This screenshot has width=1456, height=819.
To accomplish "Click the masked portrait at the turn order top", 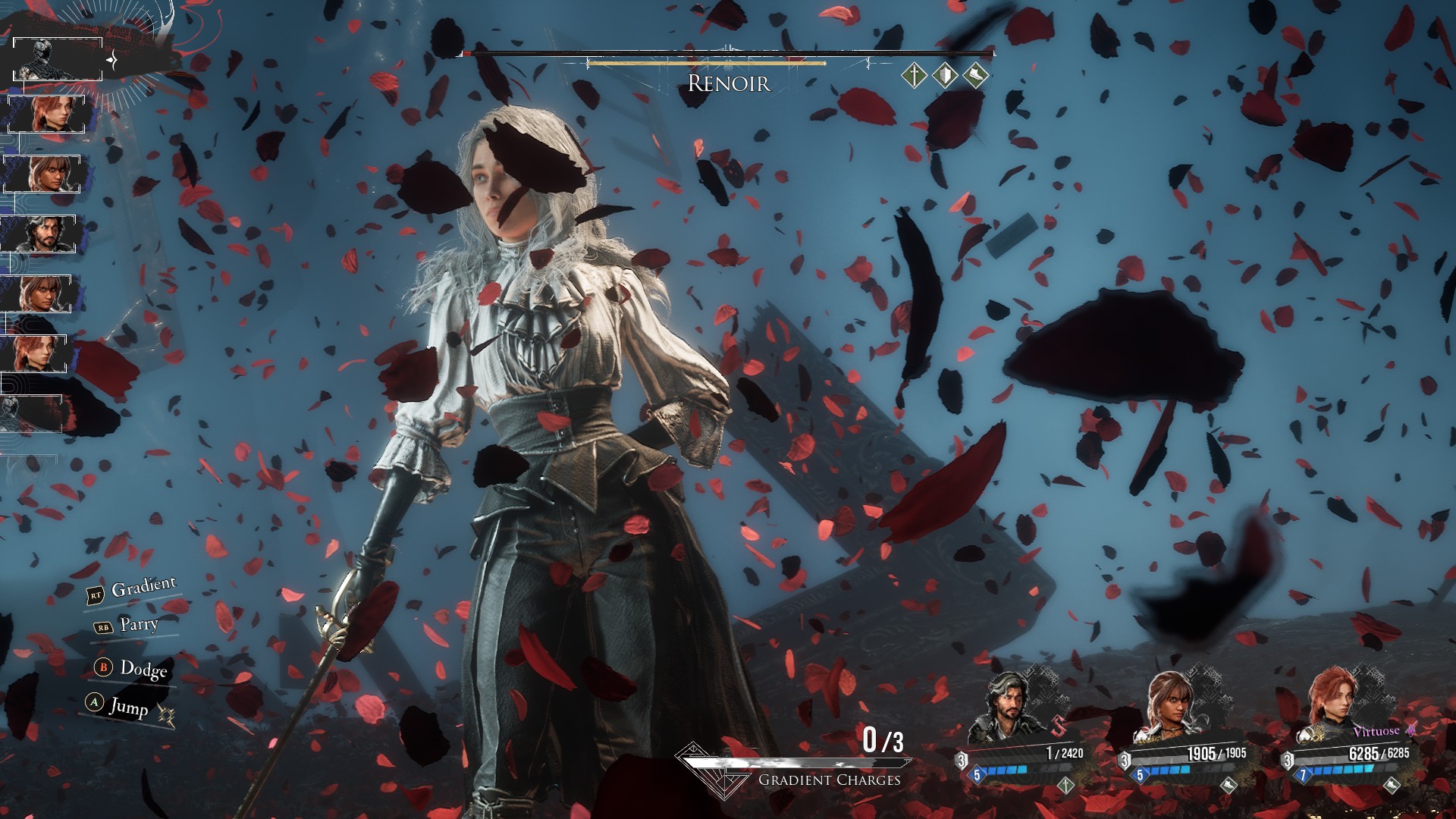I will [57, 58].
